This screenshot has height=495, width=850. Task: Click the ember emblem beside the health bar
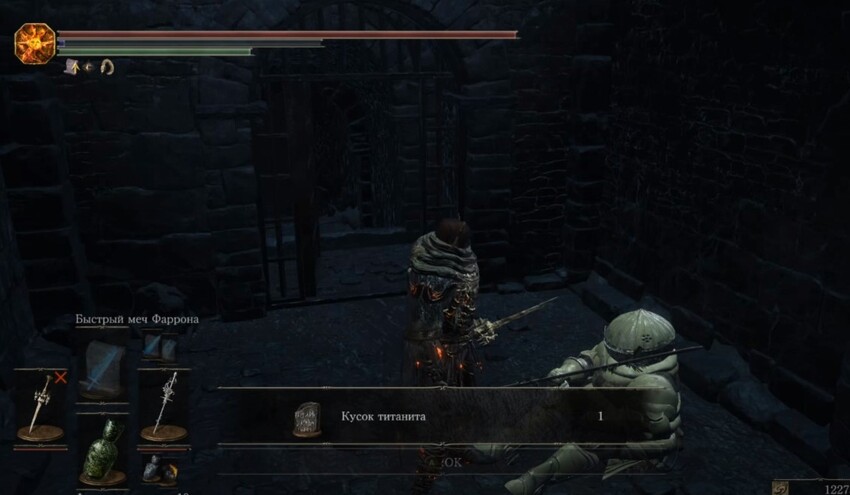point(32,43)
